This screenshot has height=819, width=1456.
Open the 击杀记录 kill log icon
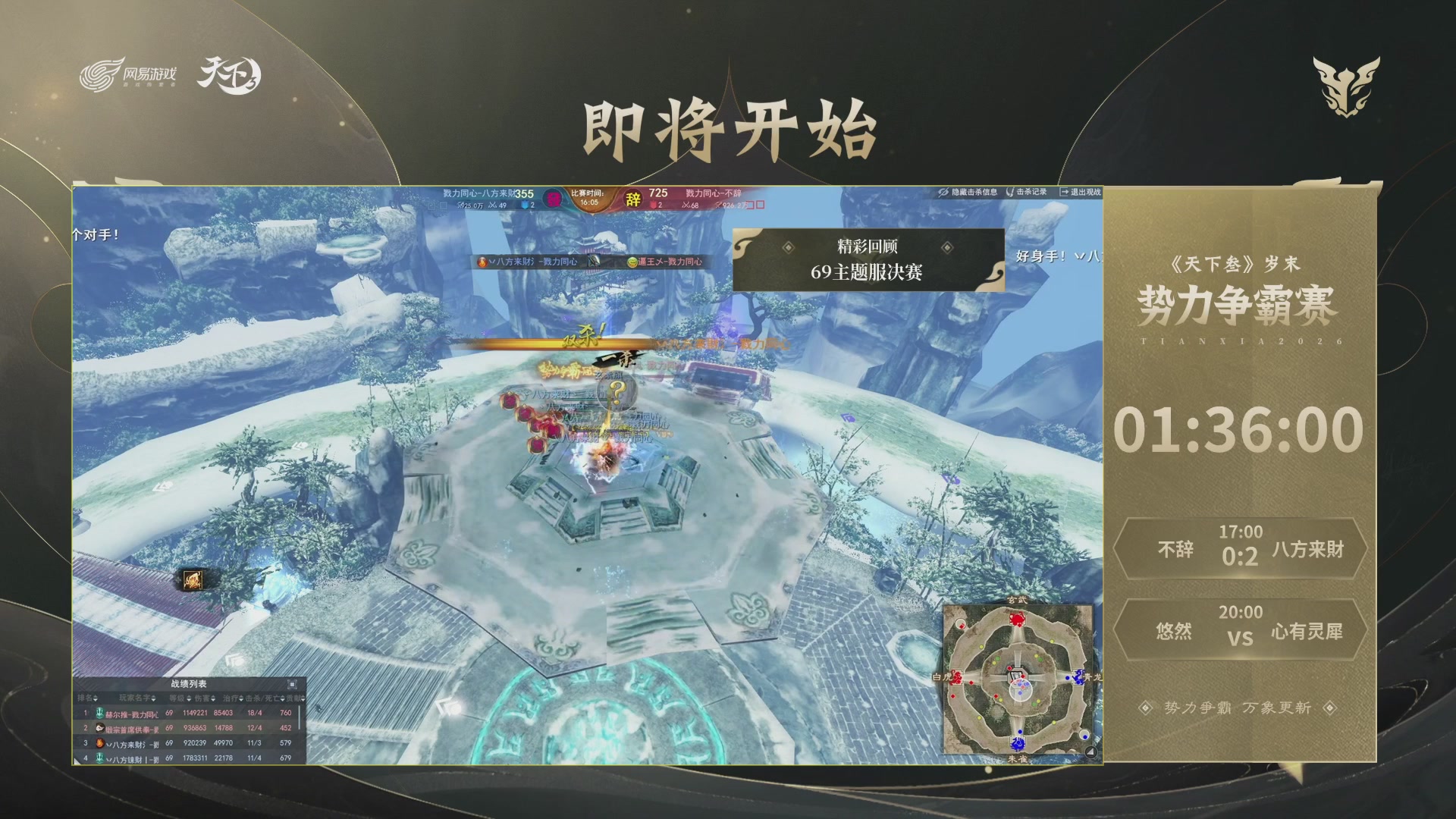(1010, 193)
